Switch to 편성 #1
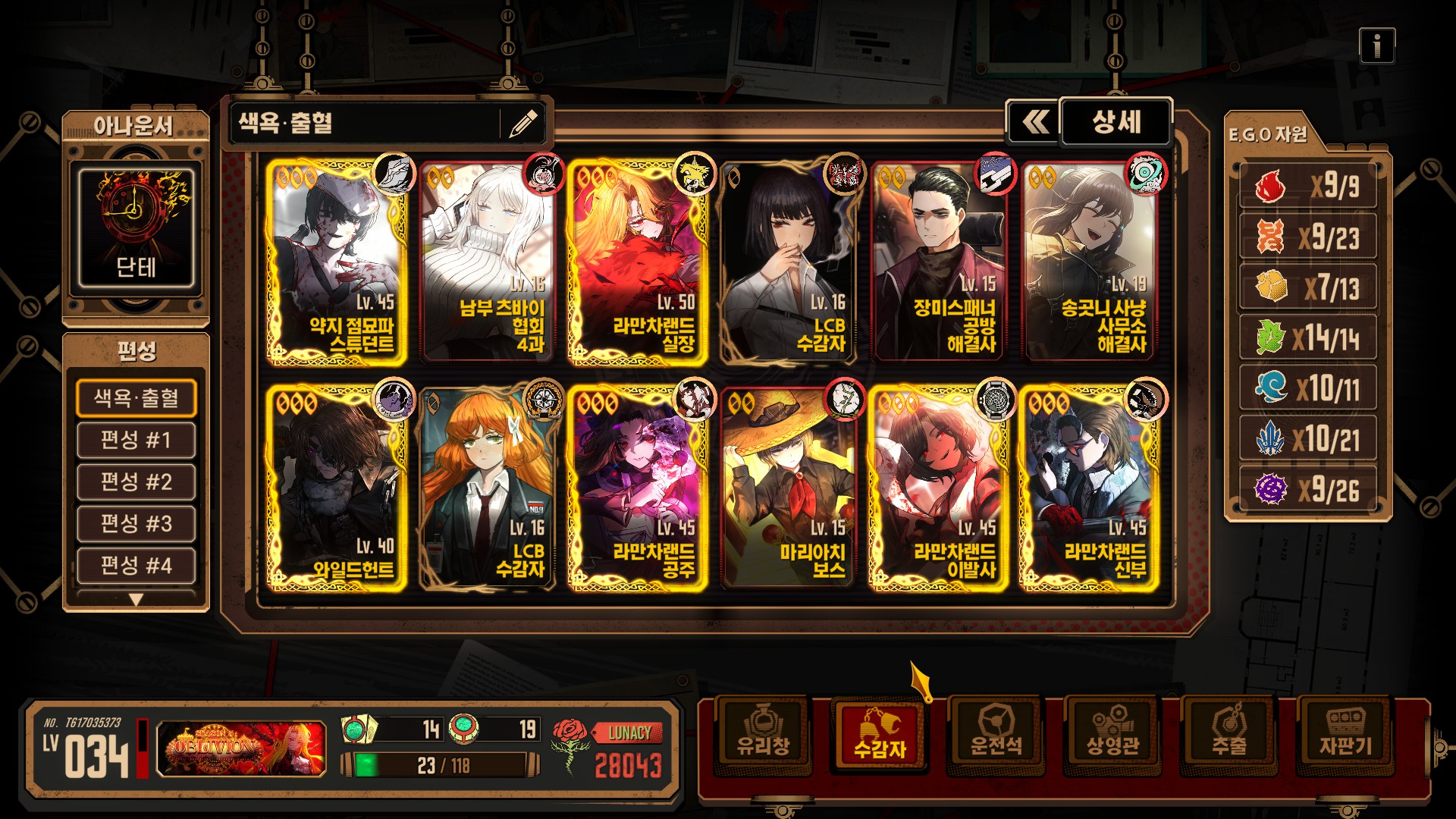The width and height of the screenshot is (1456, 819). pos(136,440)
